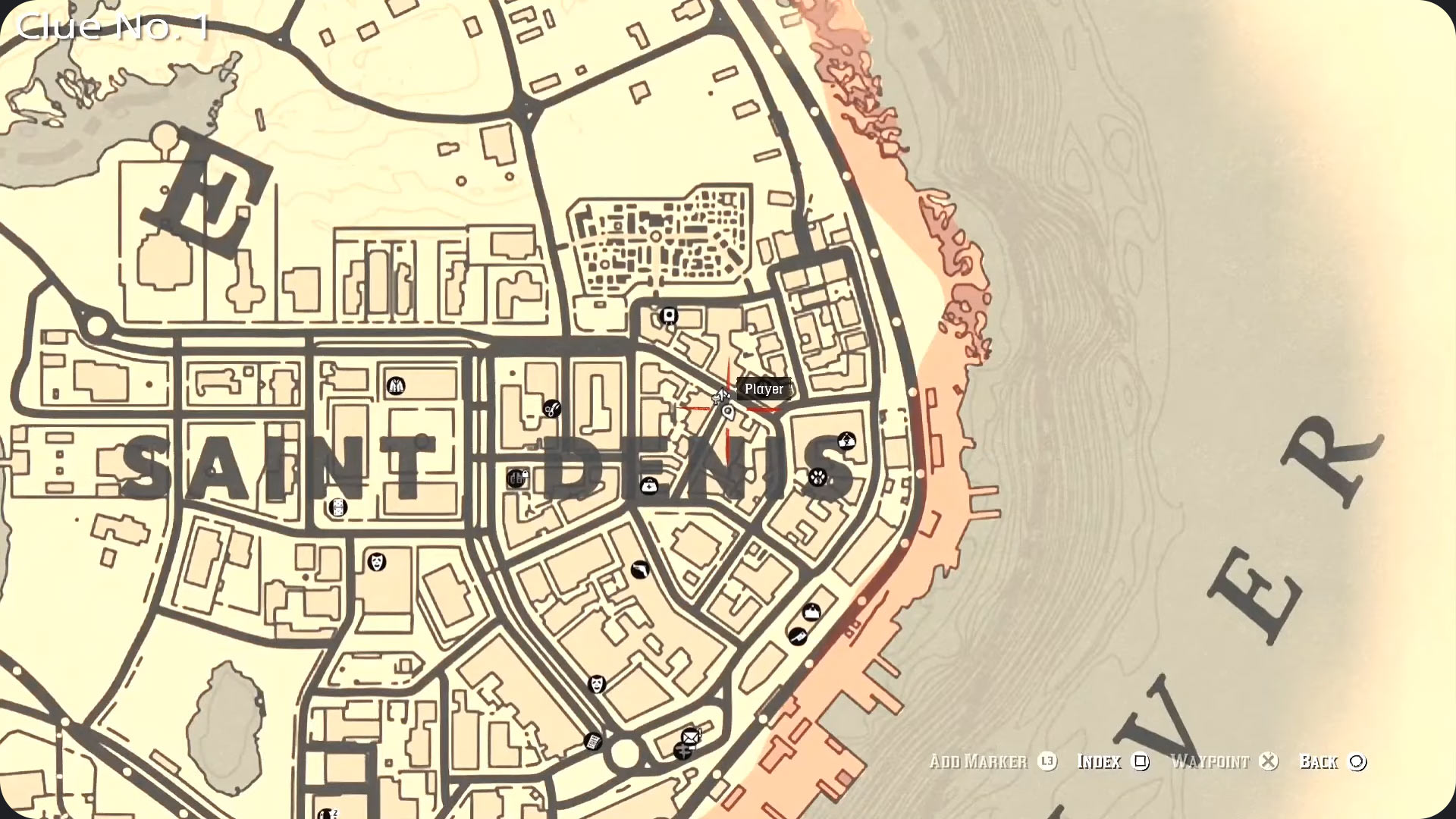Set a Waypoint
The height and width of the screenshot is (819, 1456).
[x=1213, y=762]
